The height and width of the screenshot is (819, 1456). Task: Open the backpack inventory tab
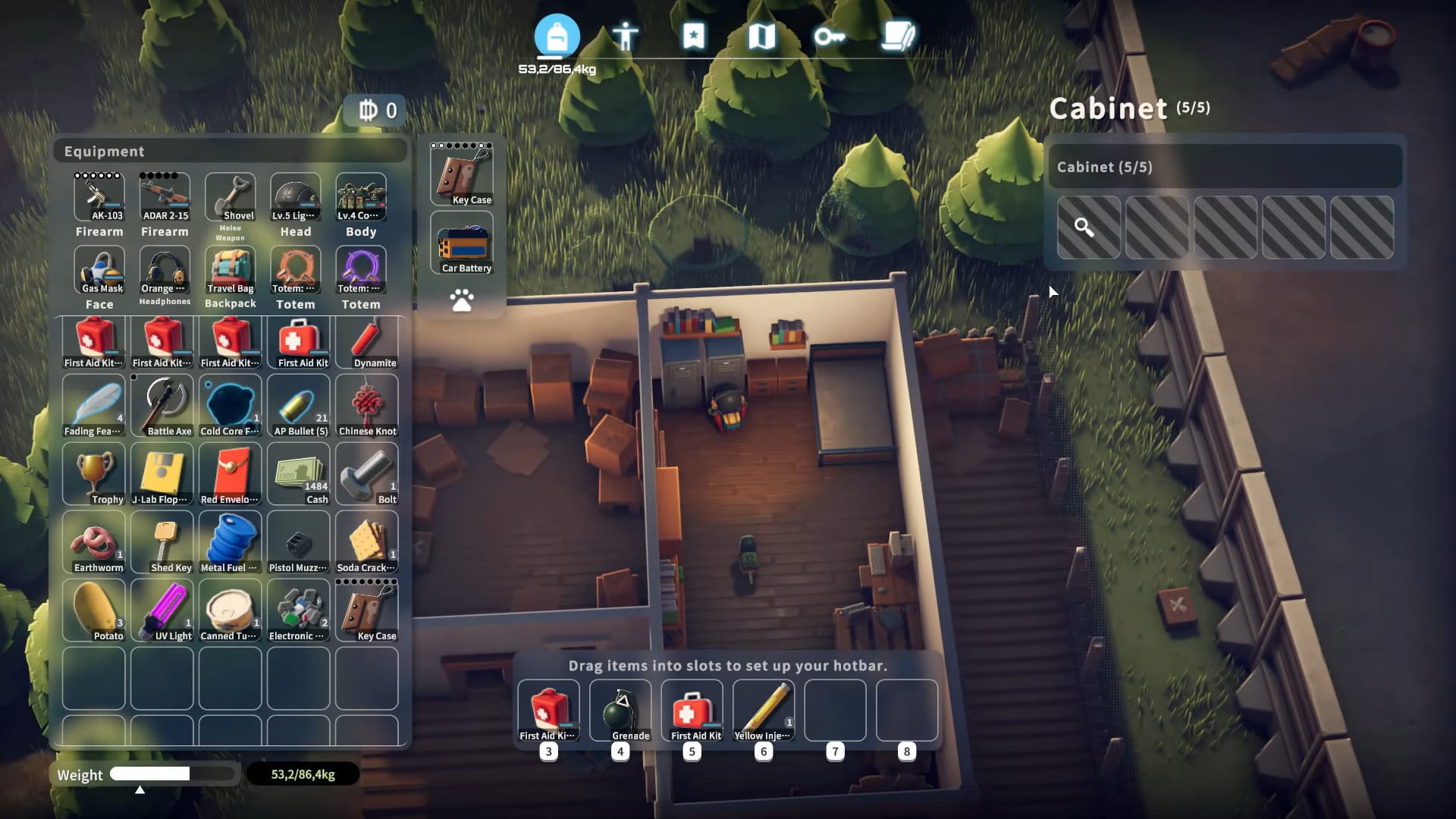pos(557,36)
